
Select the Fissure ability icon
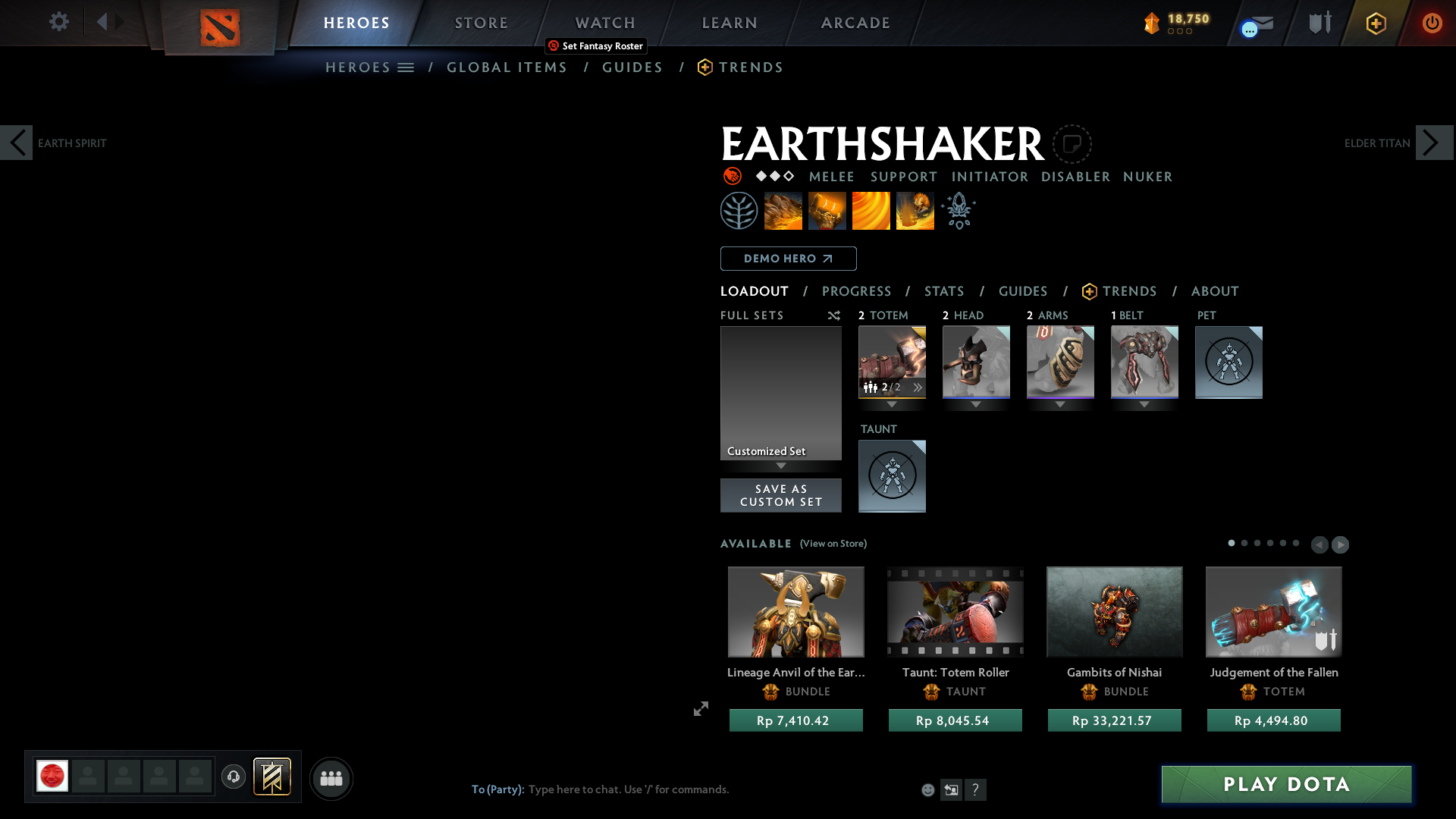click(x=783, y=210)
